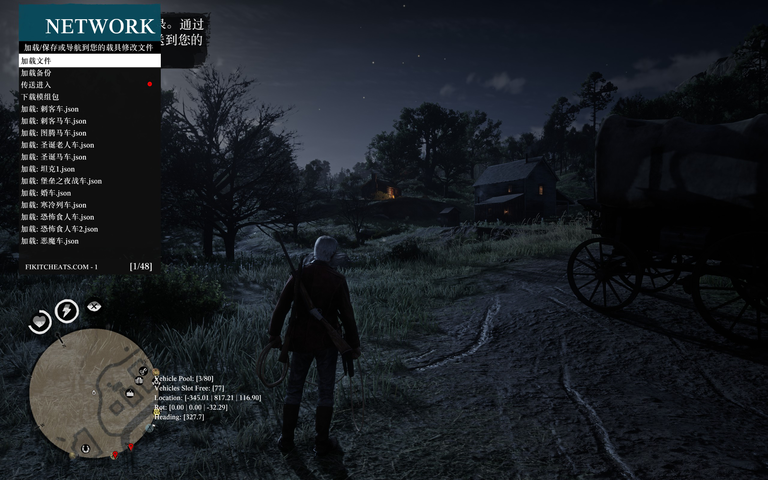Load the 图腾马车.json file
The height and width of the screenshot is (480, 768).
point(89,133)
